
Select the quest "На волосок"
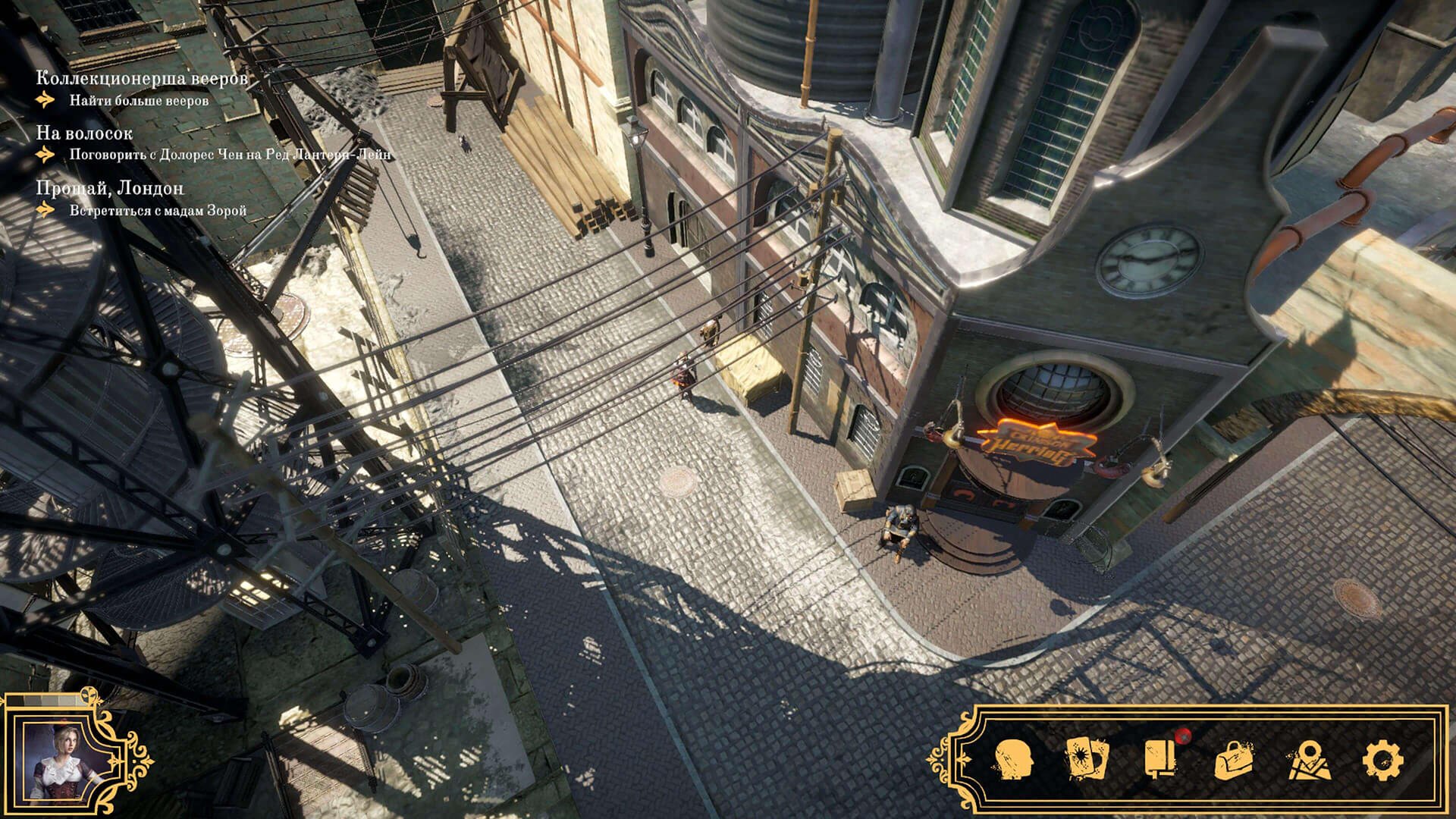[x=84, y=133]
